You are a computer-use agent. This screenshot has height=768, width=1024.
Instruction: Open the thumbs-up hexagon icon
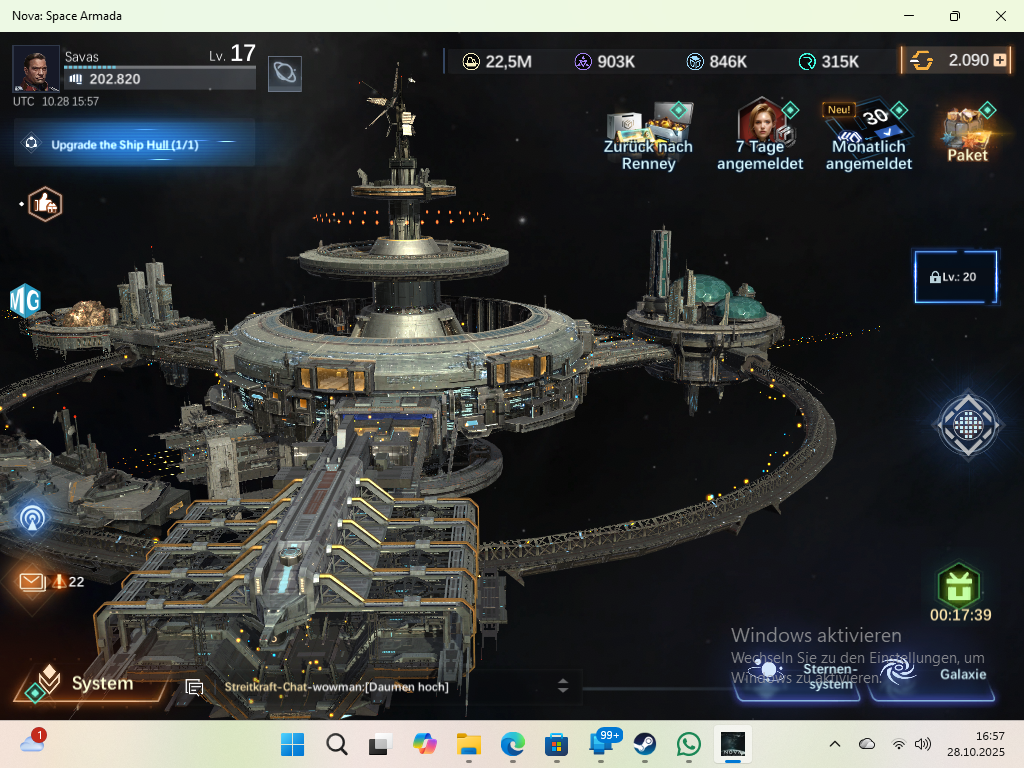click(45, 204)
